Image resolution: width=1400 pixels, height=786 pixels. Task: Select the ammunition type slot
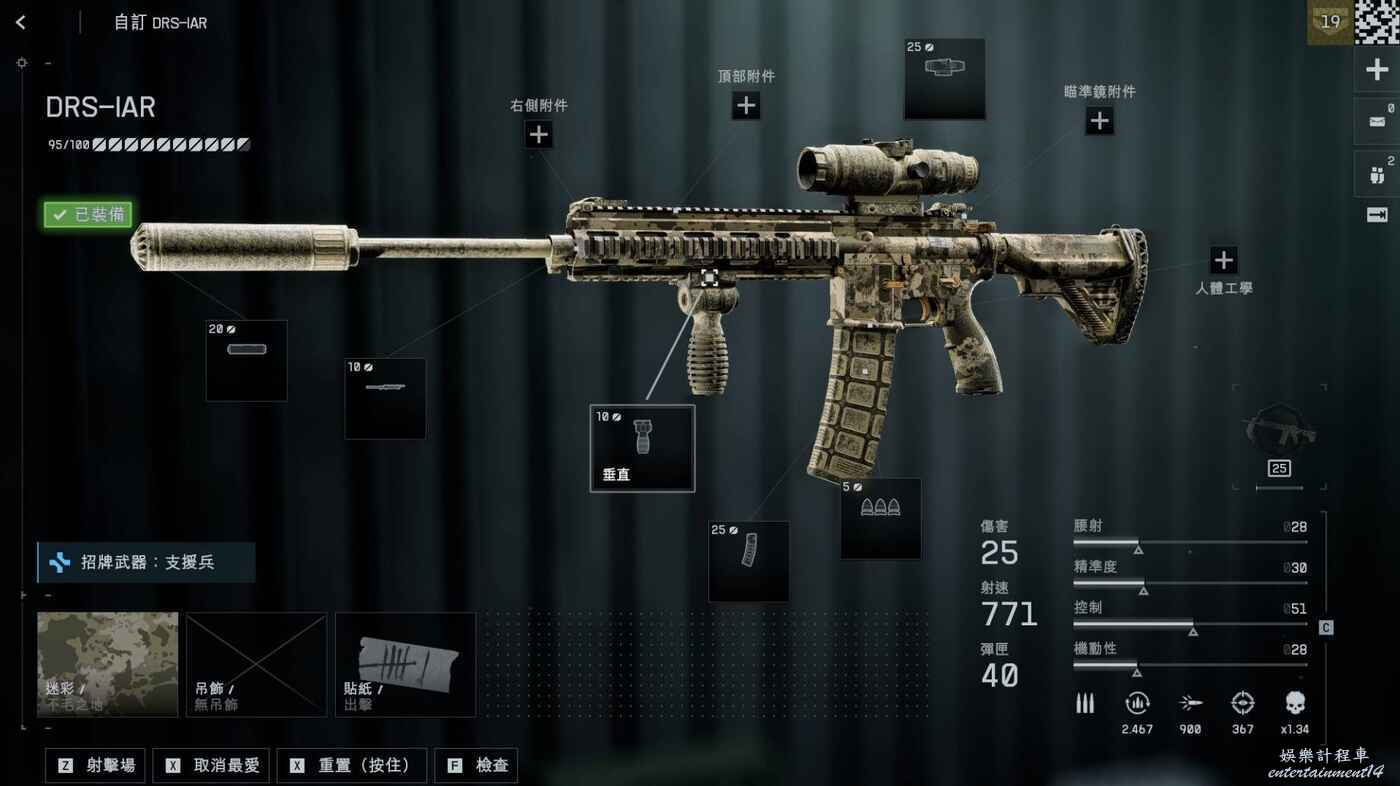pyautogui.click(x=880, y=518)
